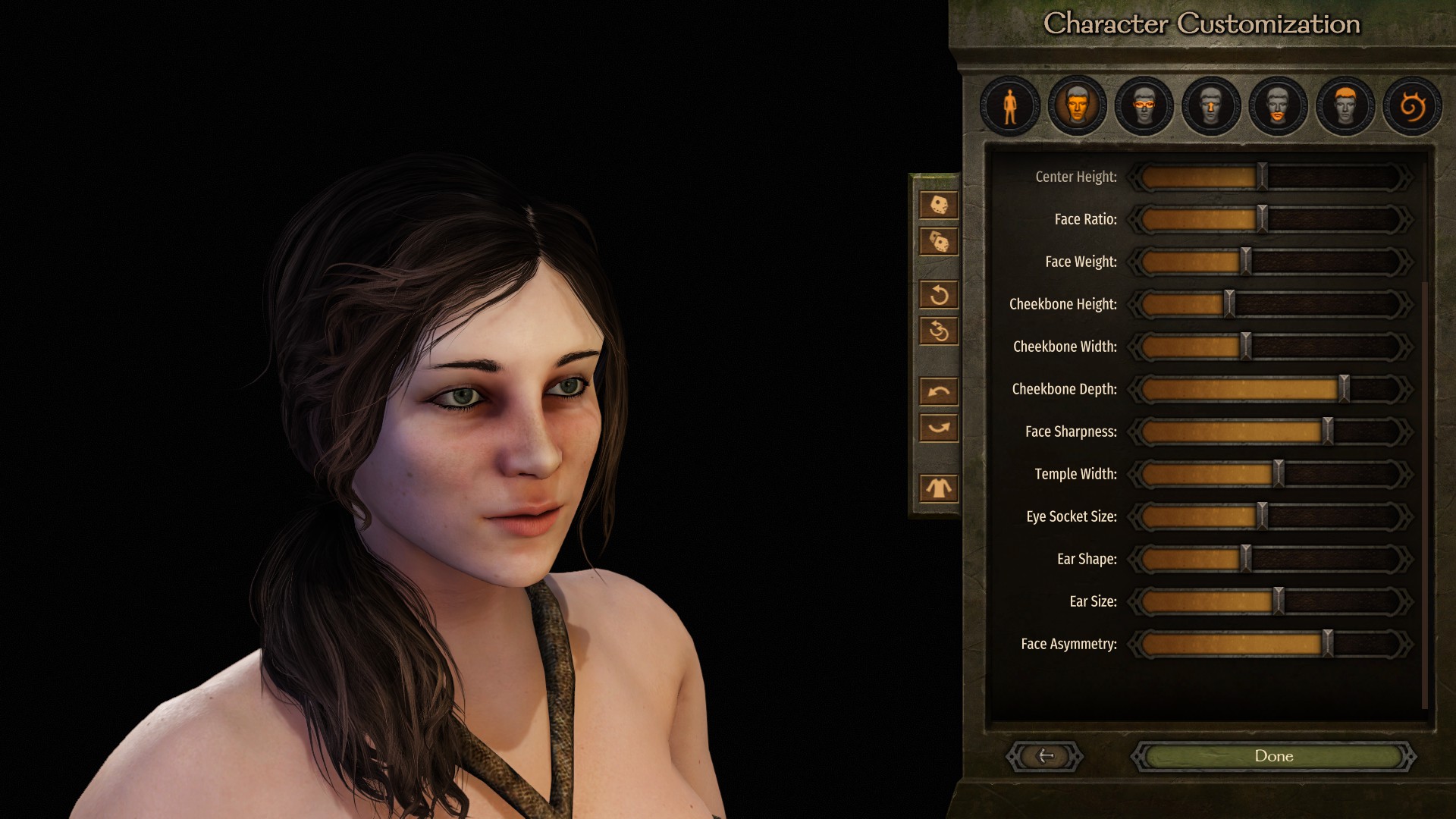Click the undo curved arrow button
The width and height of the screenshot is (1456, 819).
point(939,391)
